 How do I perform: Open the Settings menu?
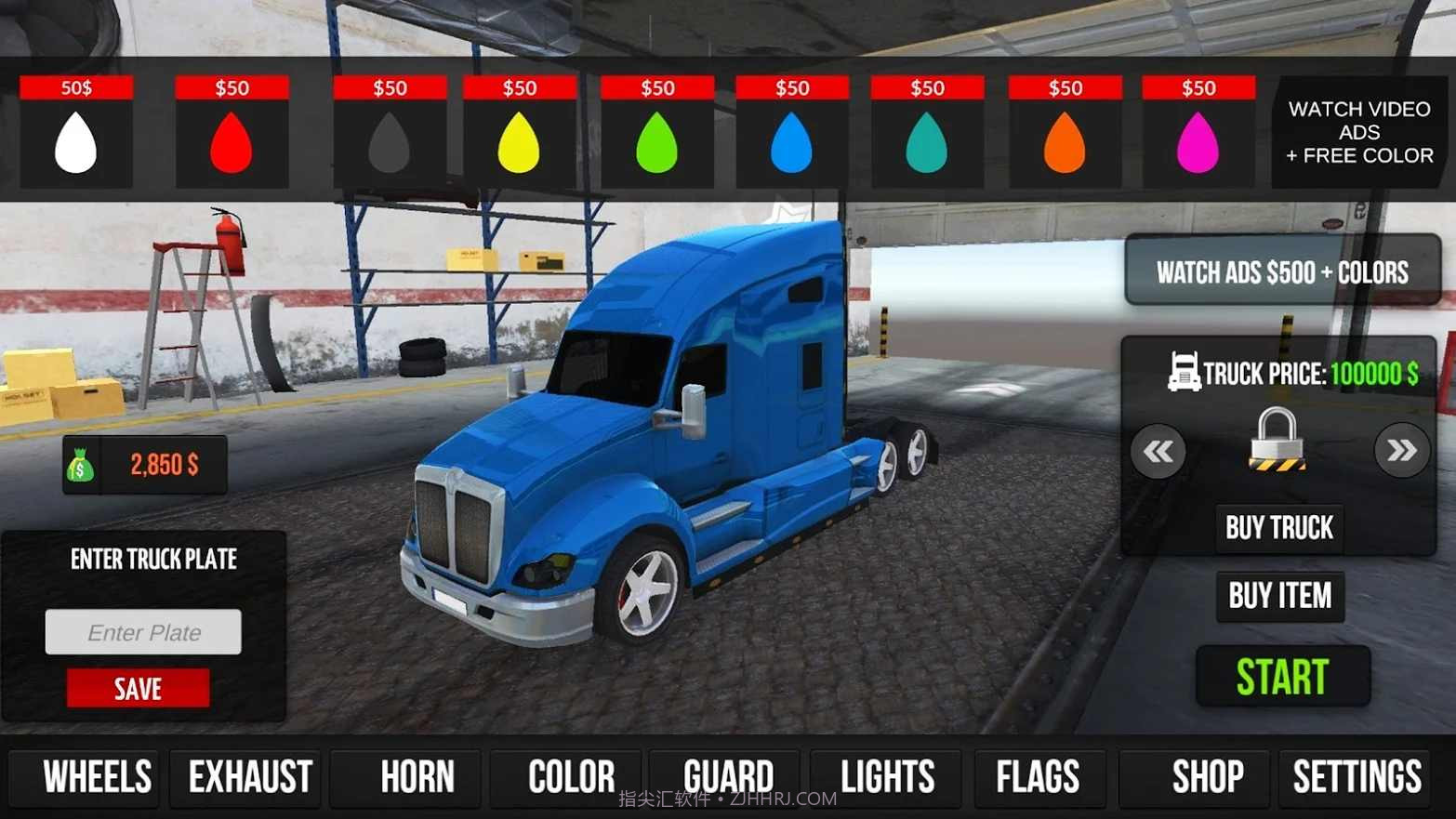click(x=1357, y=777)
